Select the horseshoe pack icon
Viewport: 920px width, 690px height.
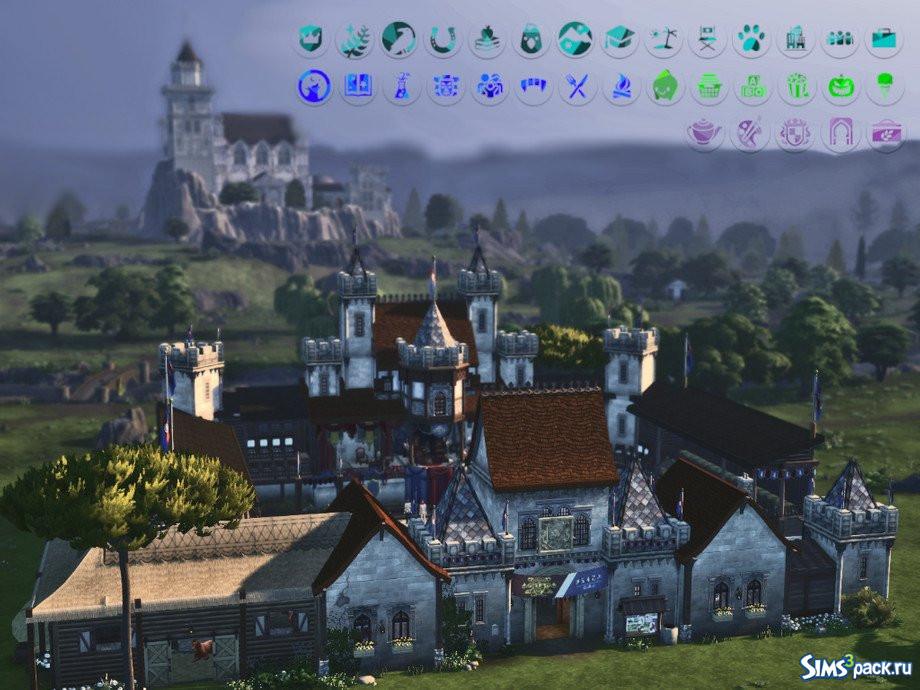[443, 39]
